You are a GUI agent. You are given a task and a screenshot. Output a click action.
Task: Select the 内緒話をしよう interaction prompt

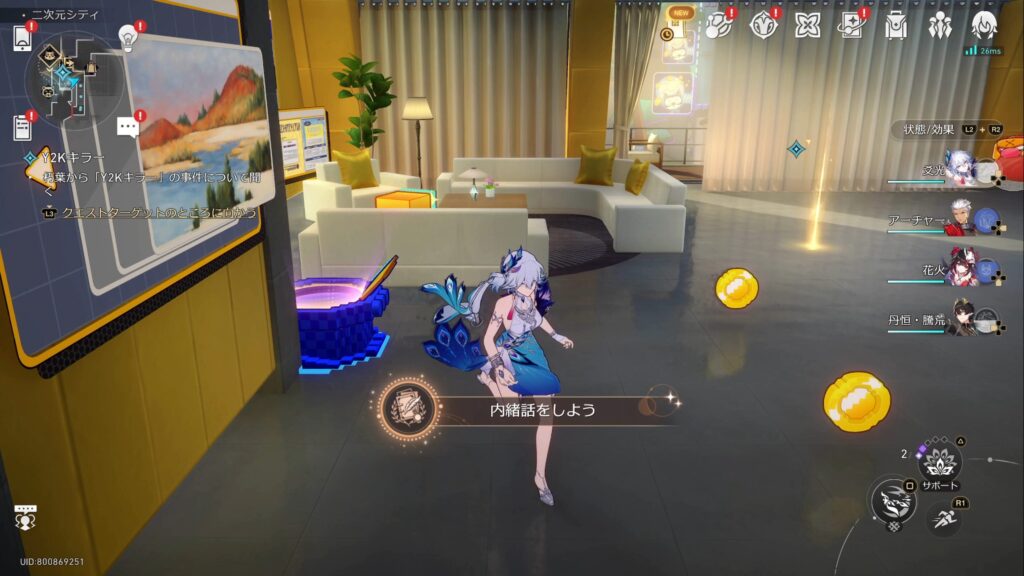pos(530,409)
